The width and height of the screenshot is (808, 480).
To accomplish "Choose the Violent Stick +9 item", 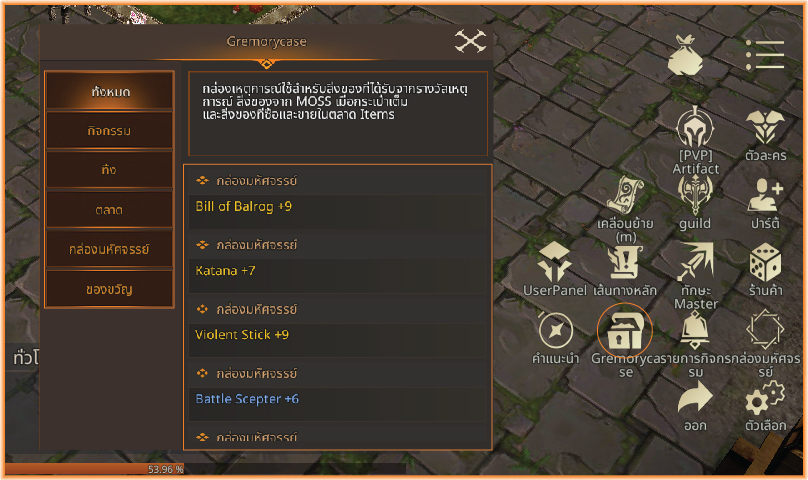I will pos(338,335).
